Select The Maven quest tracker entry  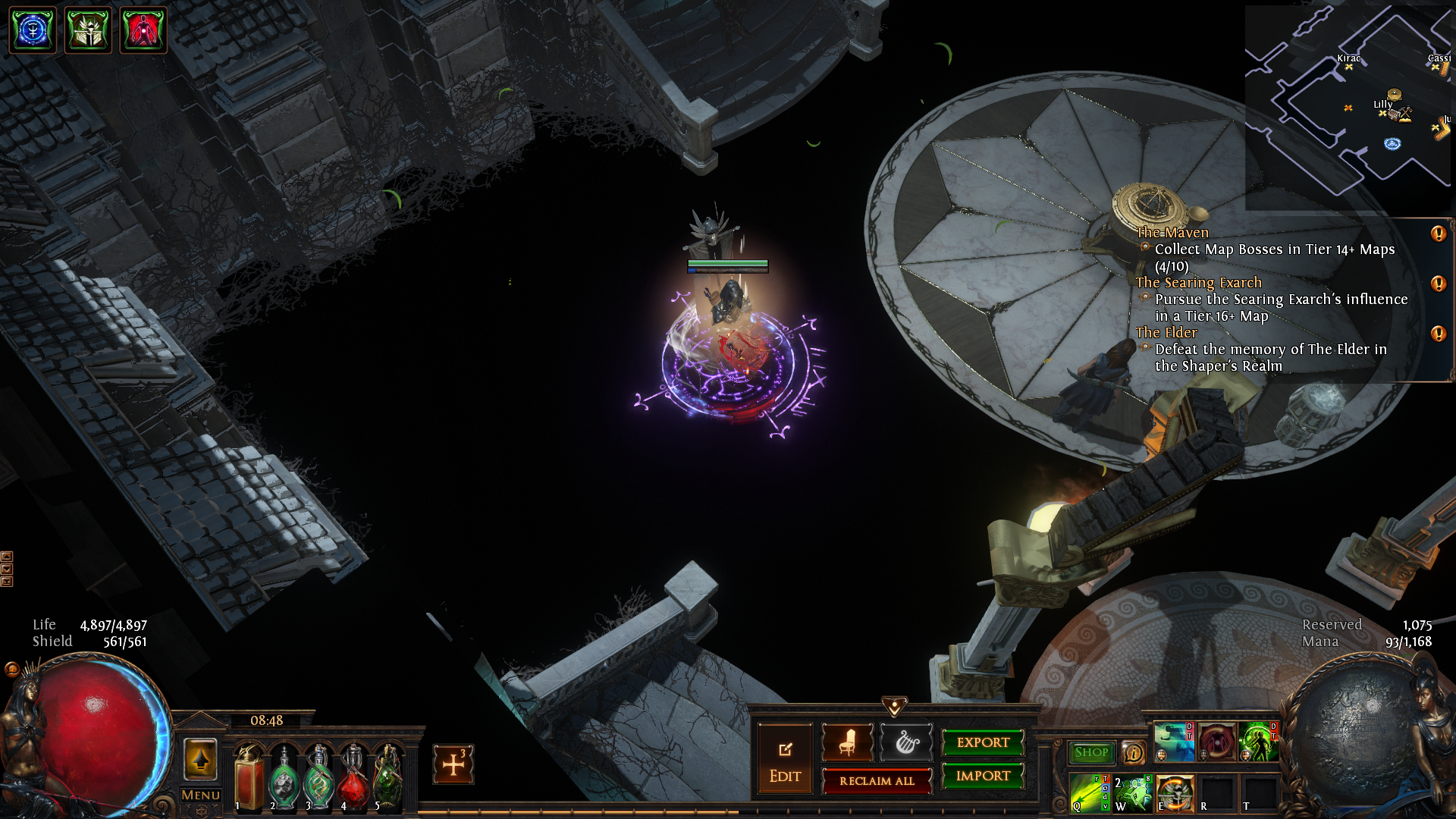click(1172, 233)
